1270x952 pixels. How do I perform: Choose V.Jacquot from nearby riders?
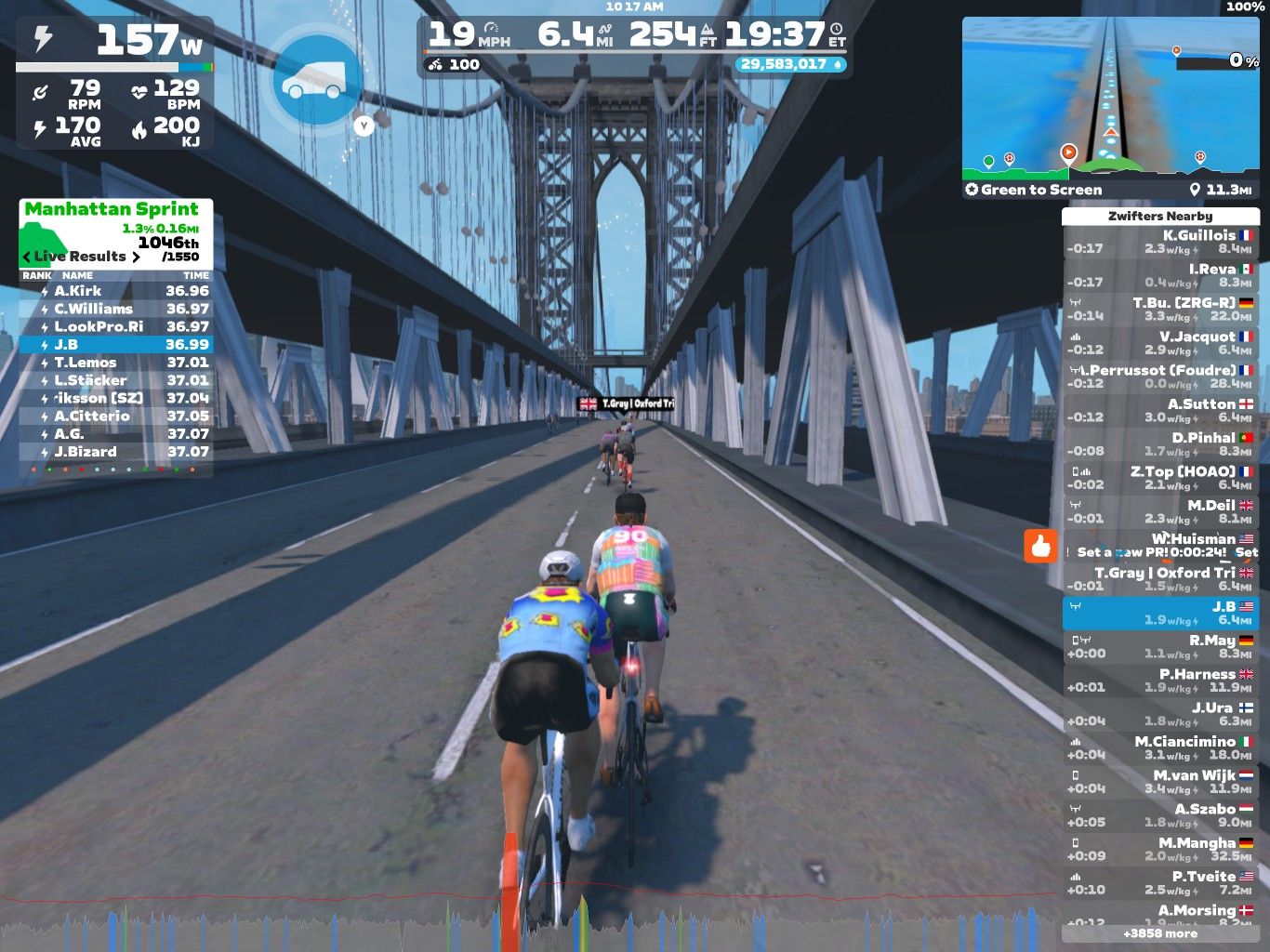pyautogui.click(x=1160, y=343)
